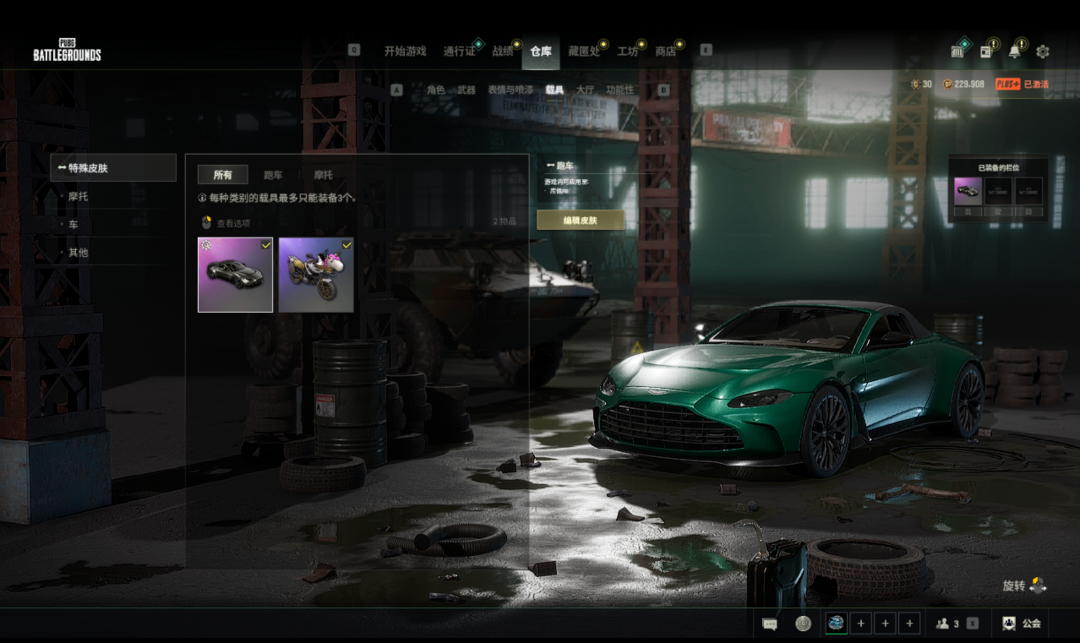Select the 摩托 category in the left sidebar

click(x=78, y=196)
